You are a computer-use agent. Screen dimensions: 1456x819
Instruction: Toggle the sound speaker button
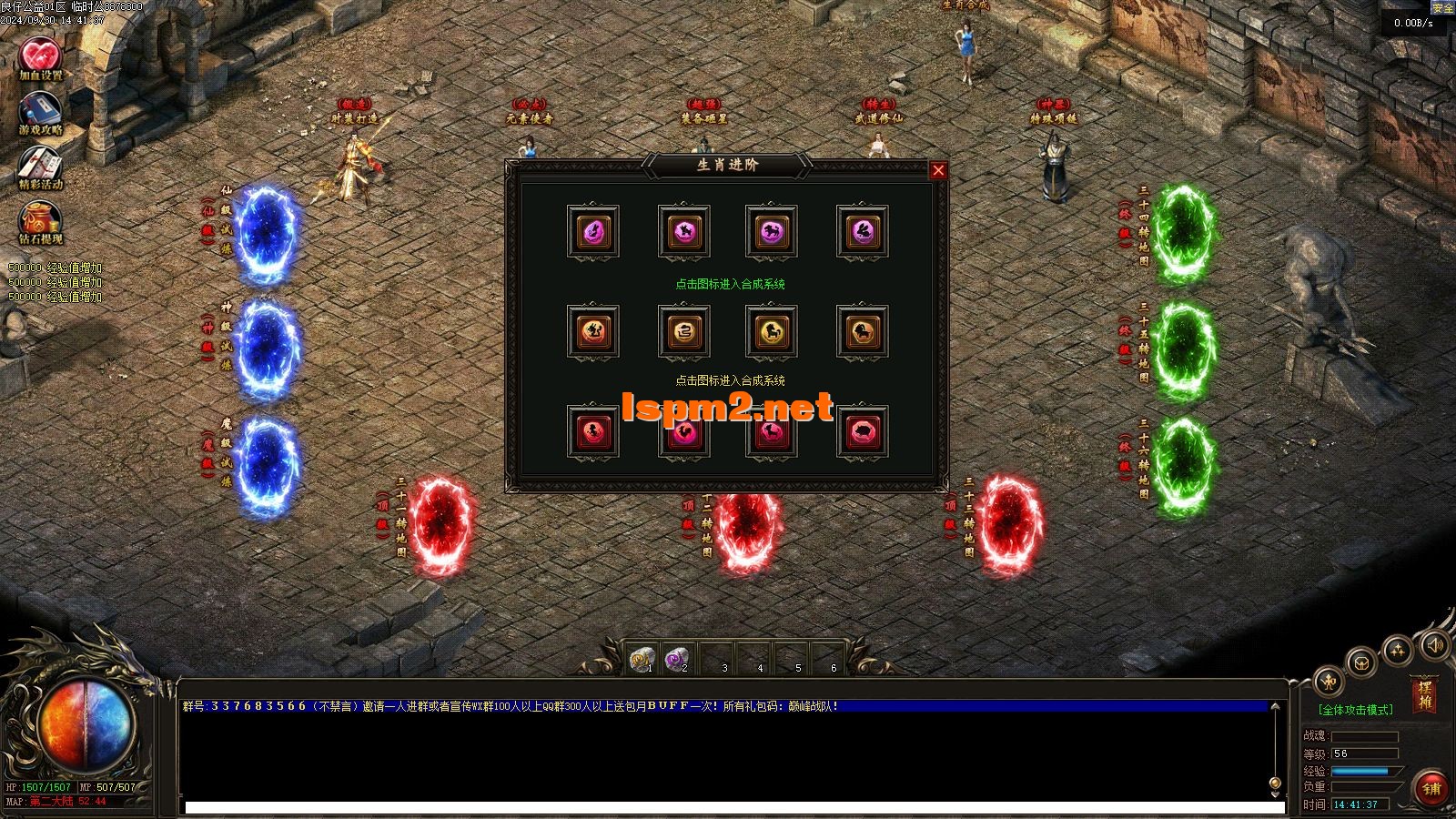[x=1434, y=645]
